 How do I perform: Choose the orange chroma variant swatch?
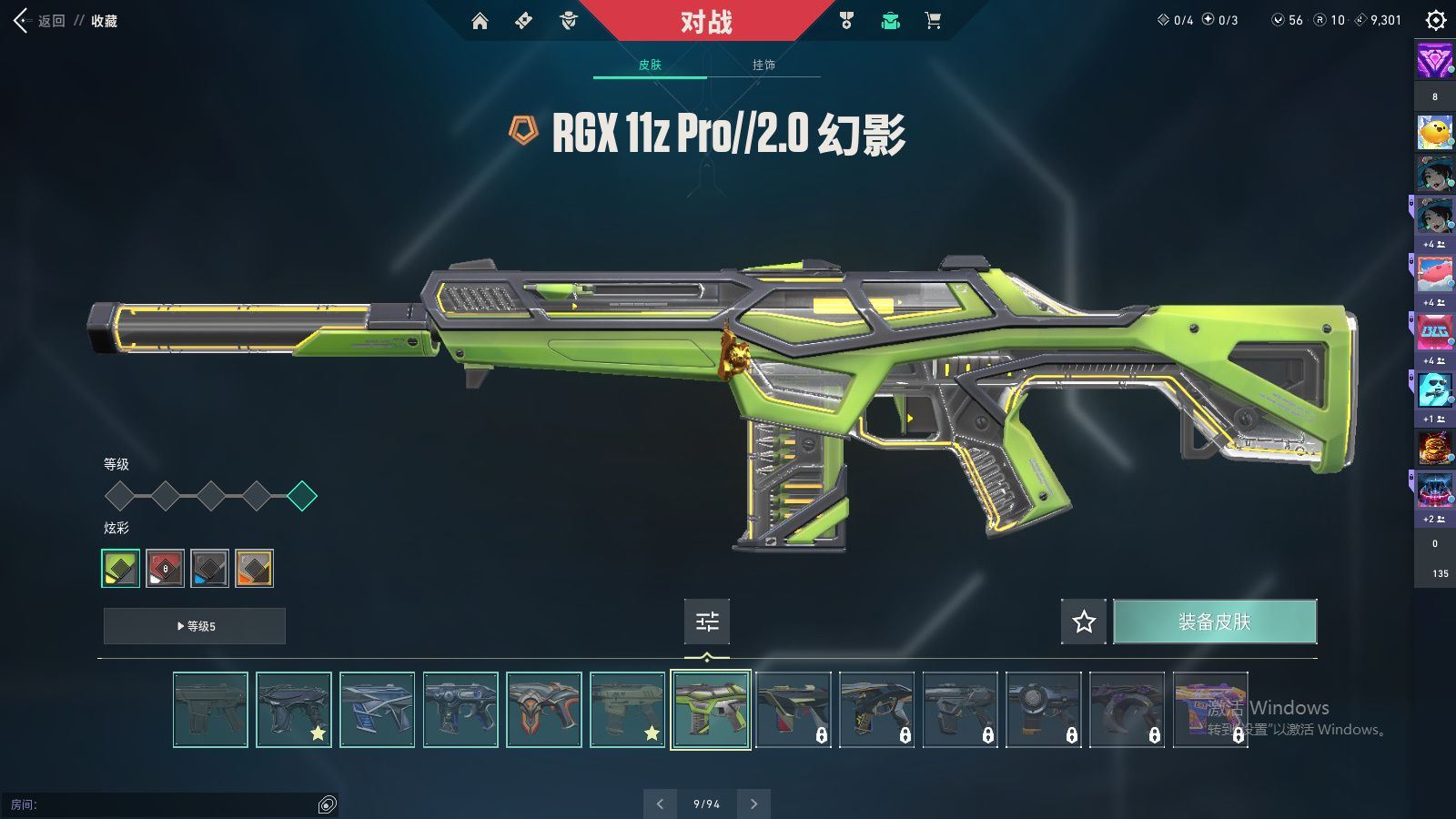click(x=255, y=568)
